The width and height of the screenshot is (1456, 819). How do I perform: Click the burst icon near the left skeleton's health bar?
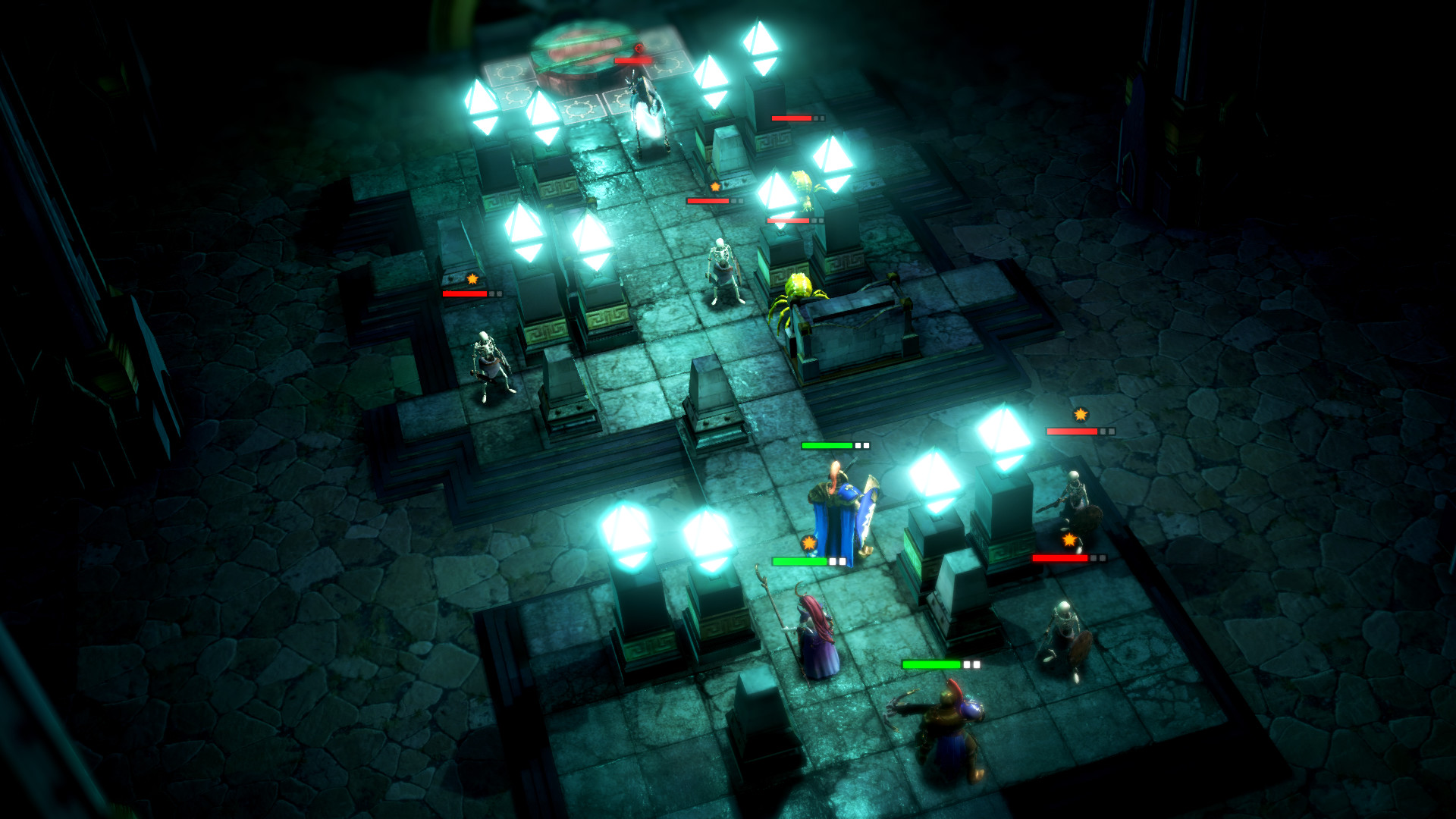472,279
